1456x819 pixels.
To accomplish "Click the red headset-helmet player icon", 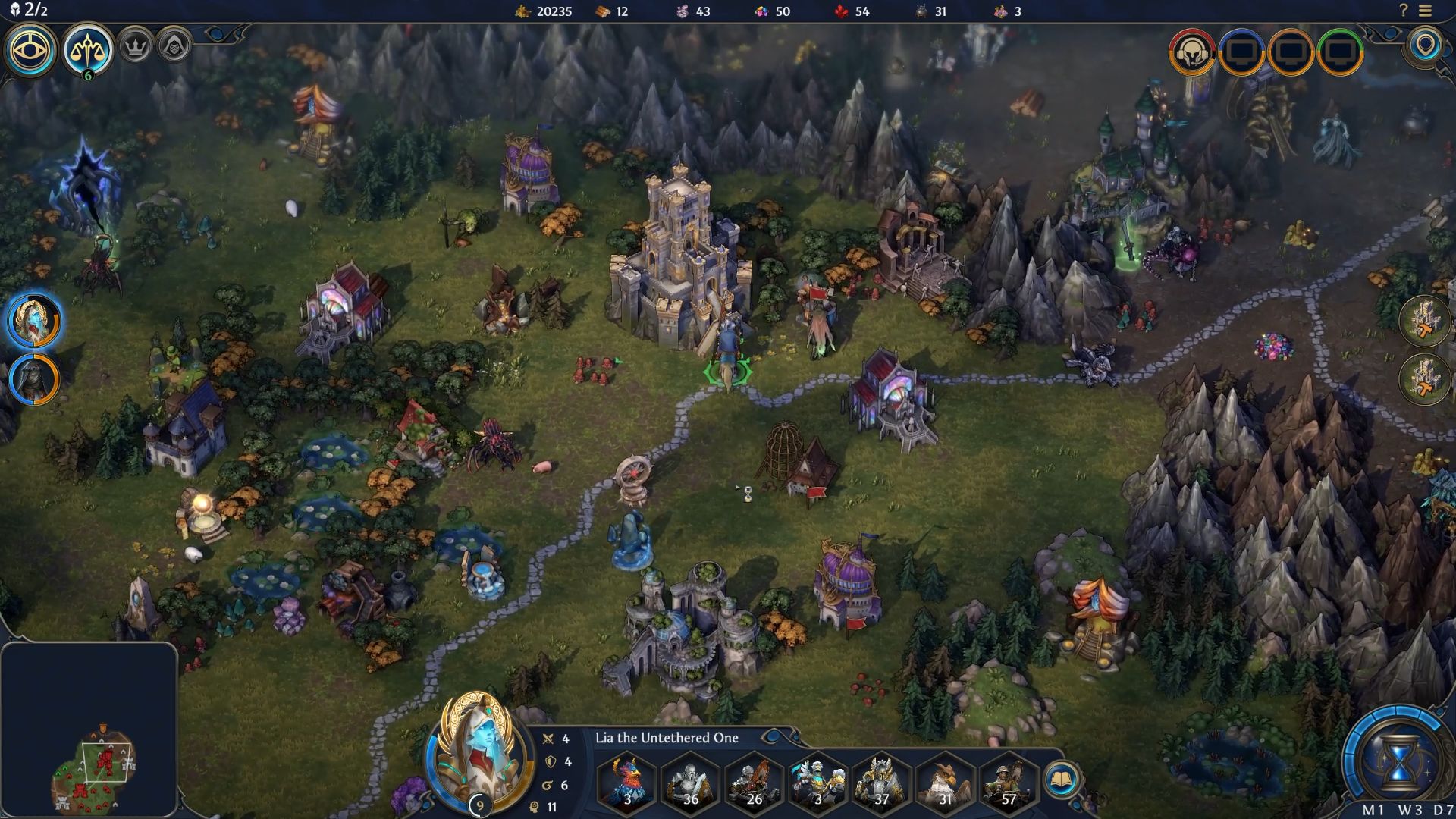I will click(x=1192, y=52).
